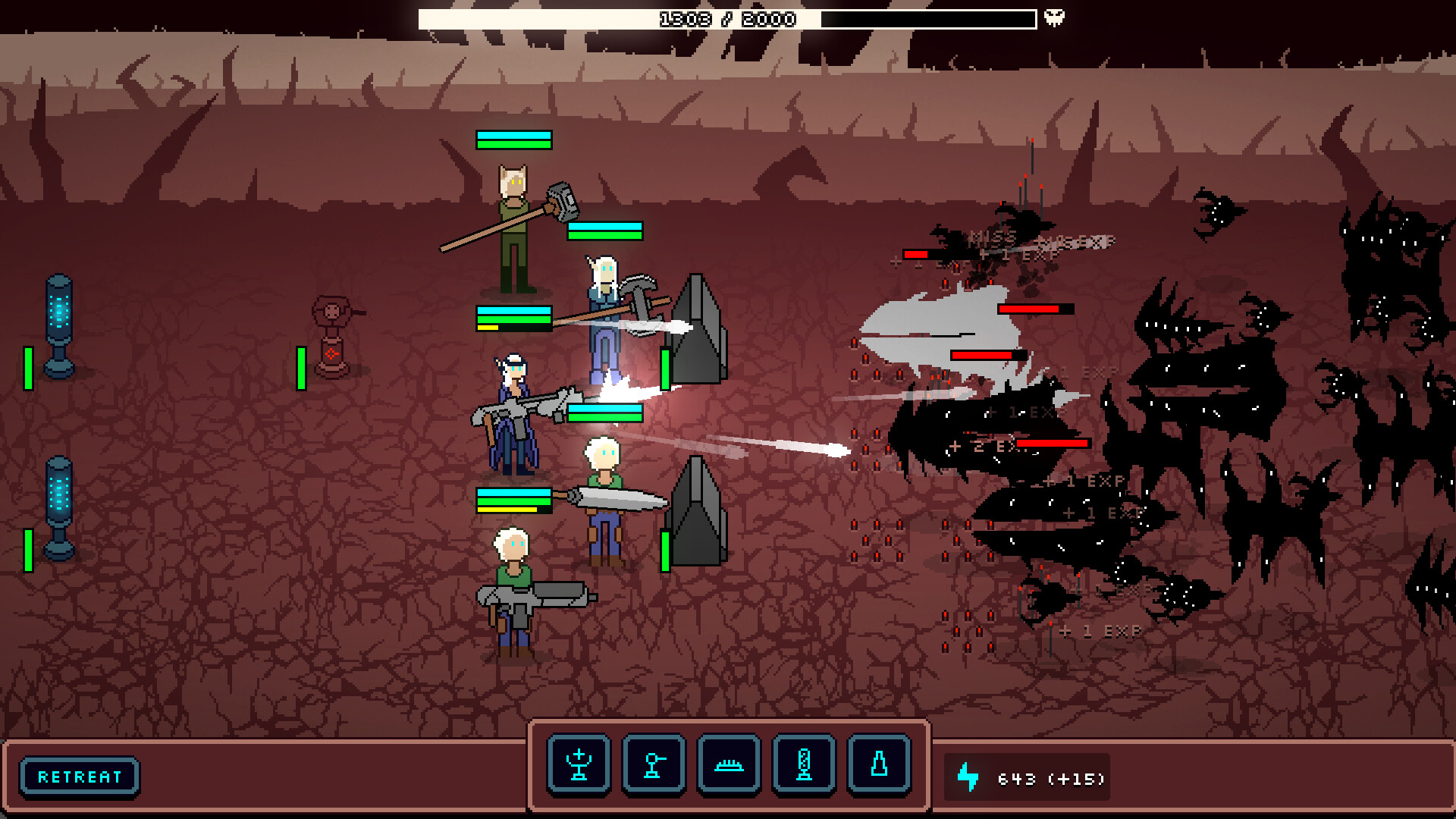Click the gray triangular barricade near the axe fighter
Screen dimensions: 1456x819
[699, 326]
